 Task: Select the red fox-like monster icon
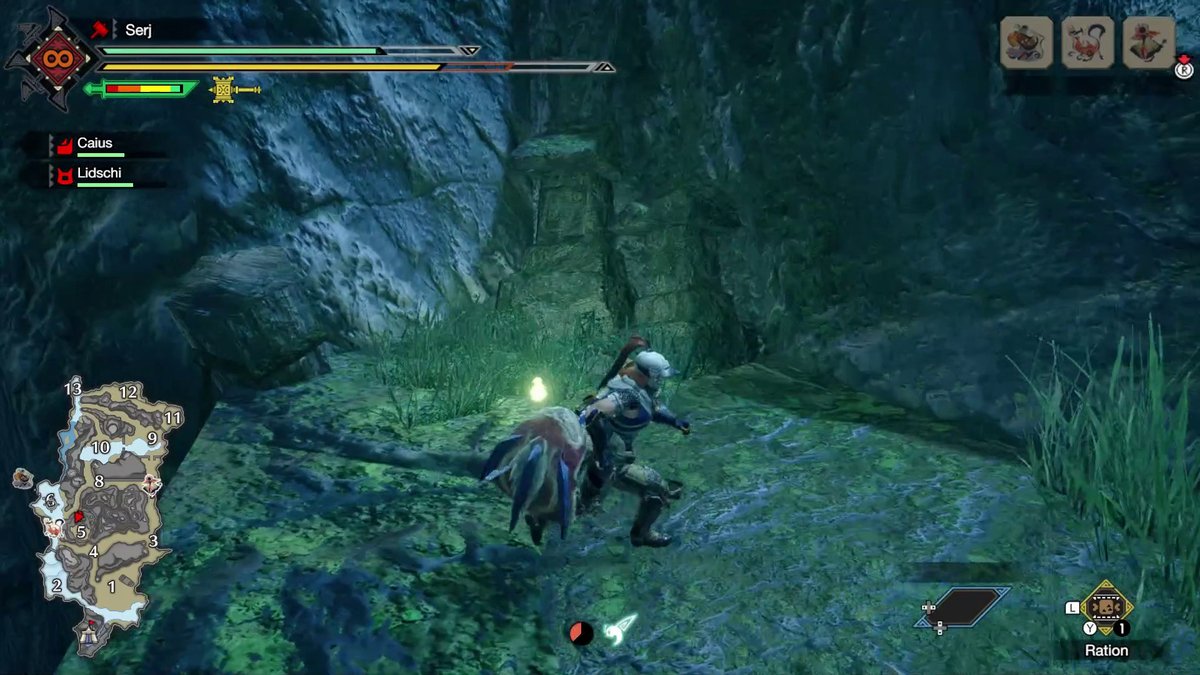pos(1088,43)
